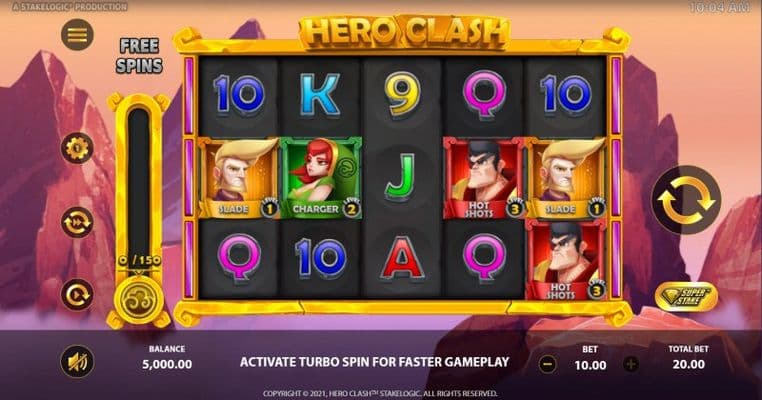The image size is (762, 400).
Task: Increase the bet with the plus button
Action: [x=631, y=364]
